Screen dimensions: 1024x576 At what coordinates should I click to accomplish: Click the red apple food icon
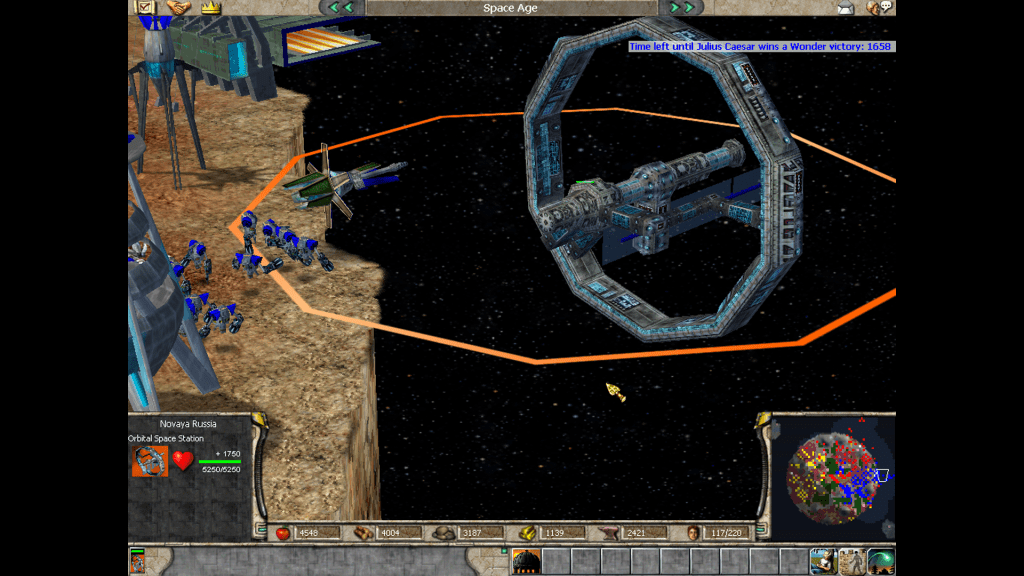pyautogui.click(x=282, y=533)
